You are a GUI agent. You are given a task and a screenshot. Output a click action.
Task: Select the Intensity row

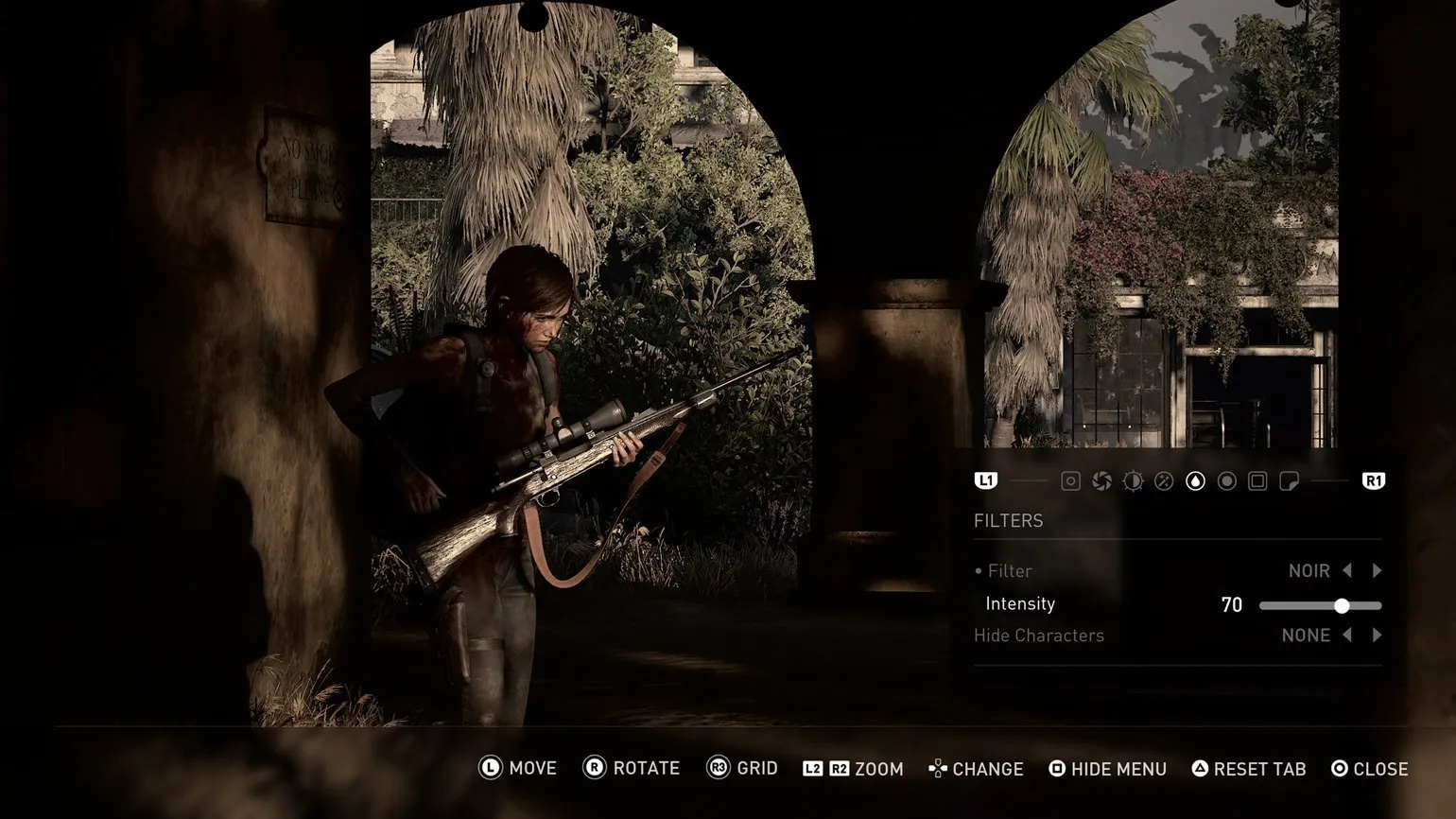[1020, 604]
